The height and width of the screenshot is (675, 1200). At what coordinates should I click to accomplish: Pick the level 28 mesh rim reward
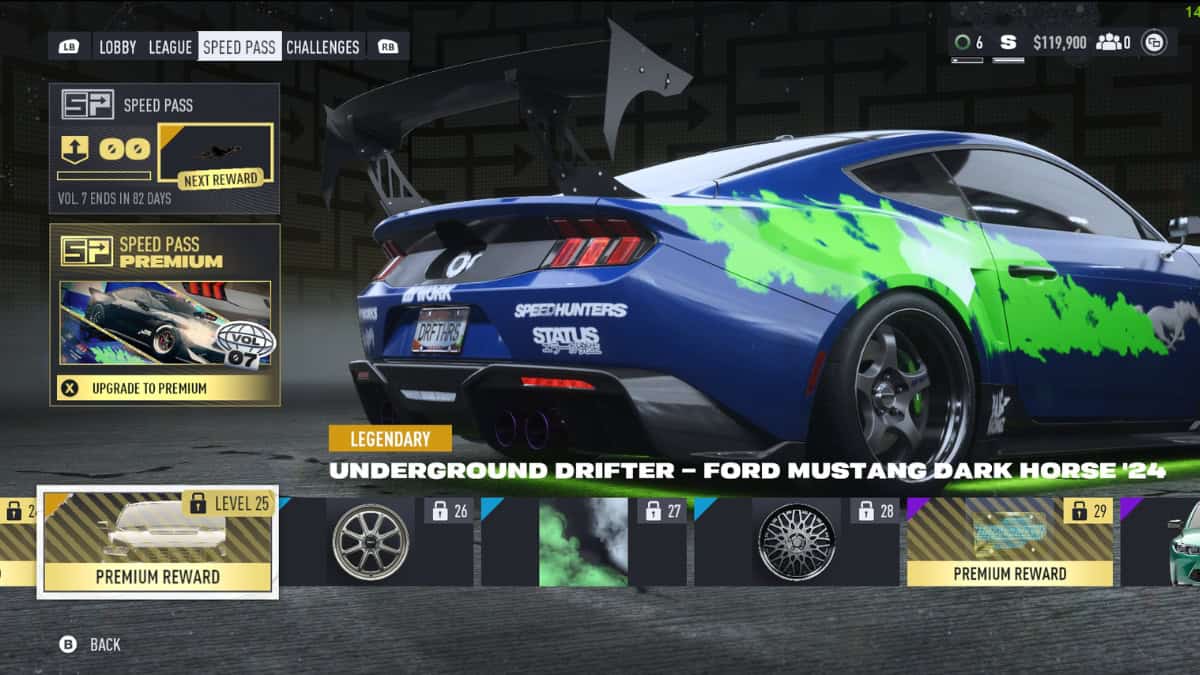[796, 541]
